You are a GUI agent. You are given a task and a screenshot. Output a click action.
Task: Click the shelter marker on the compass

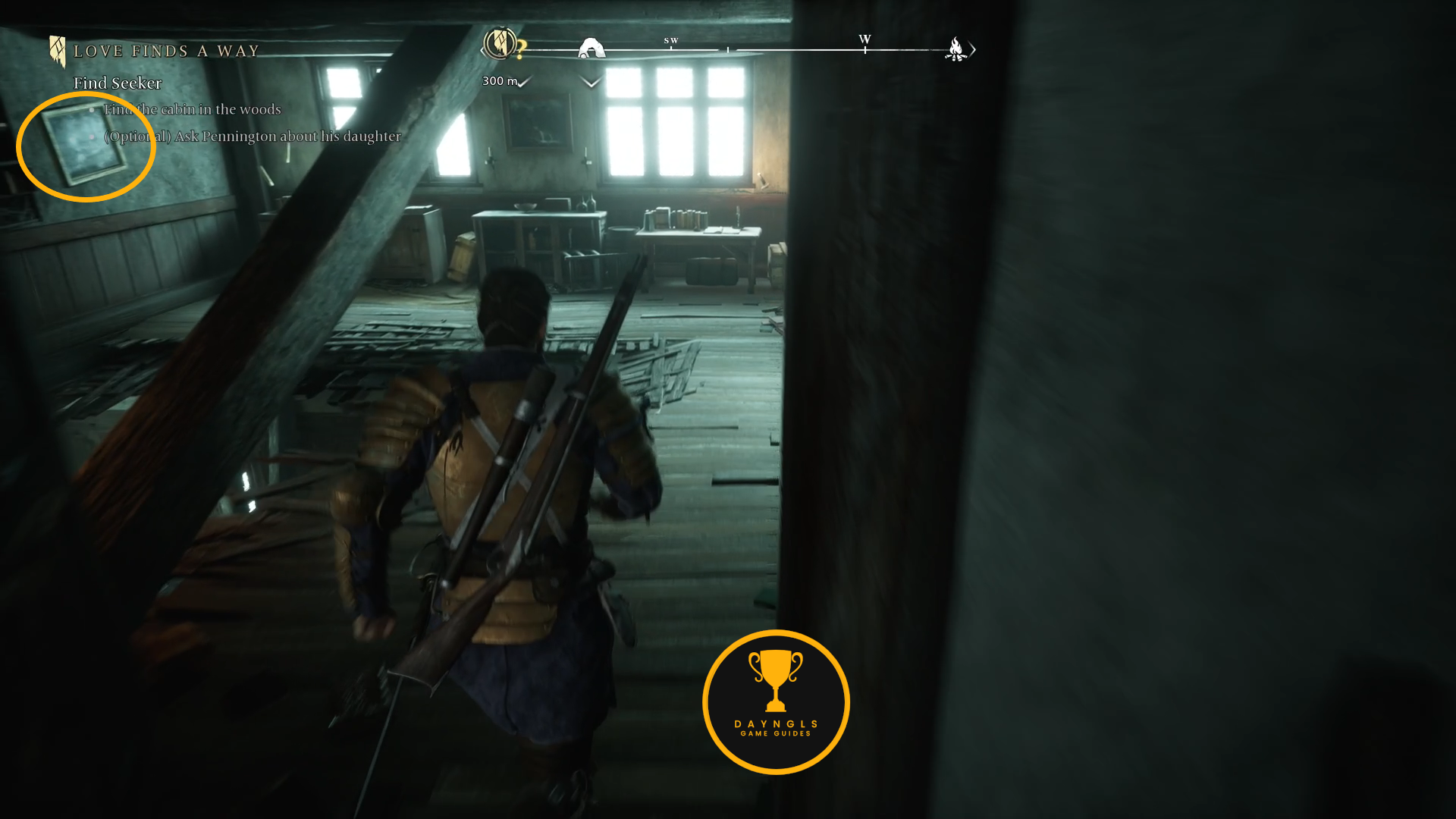[591, 49]
